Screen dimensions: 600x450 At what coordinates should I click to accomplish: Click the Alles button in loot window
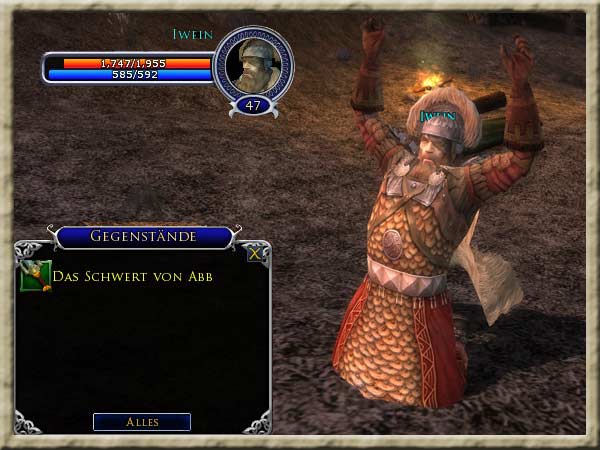[x=141, y=421]
